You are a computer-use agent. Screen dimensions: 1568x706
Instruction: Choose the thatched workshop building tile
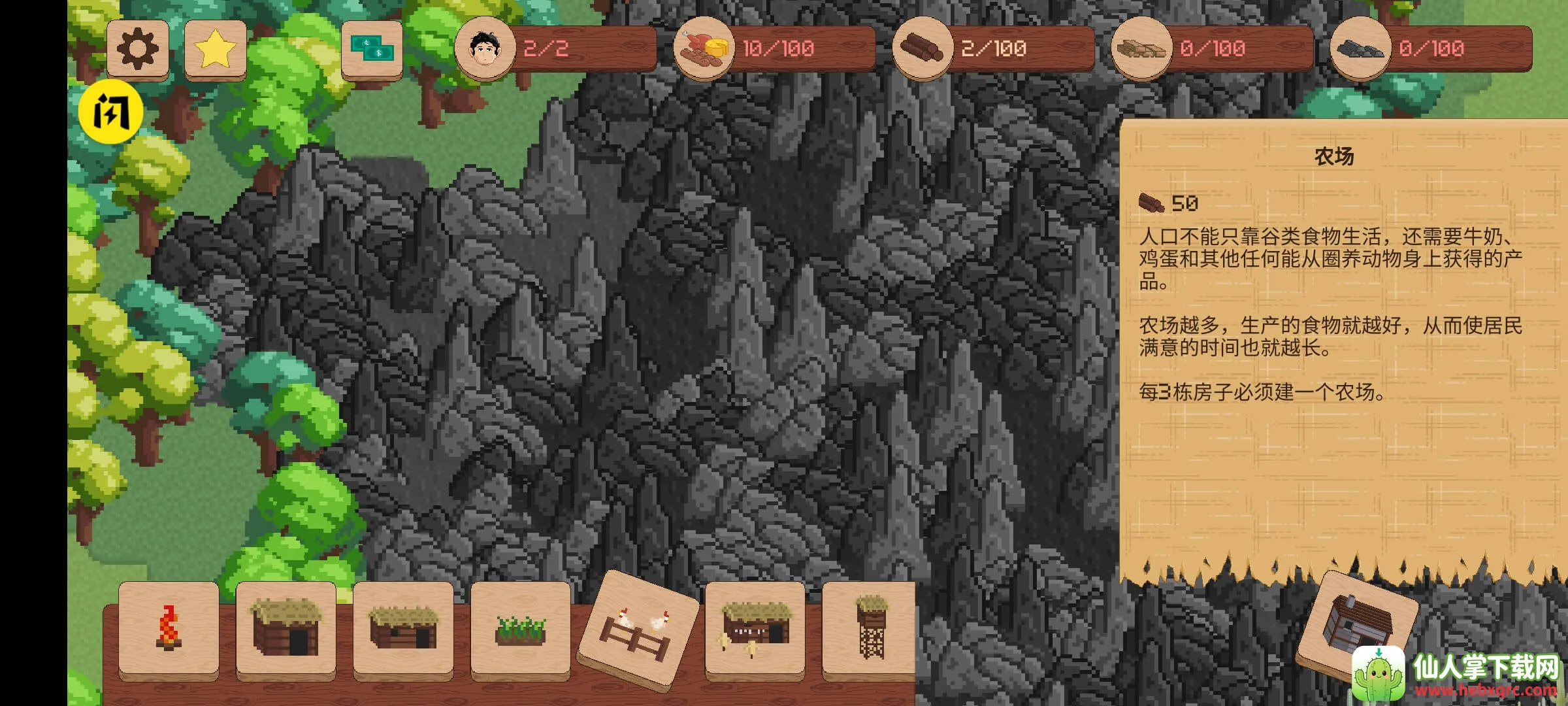[x=755, y=629]
